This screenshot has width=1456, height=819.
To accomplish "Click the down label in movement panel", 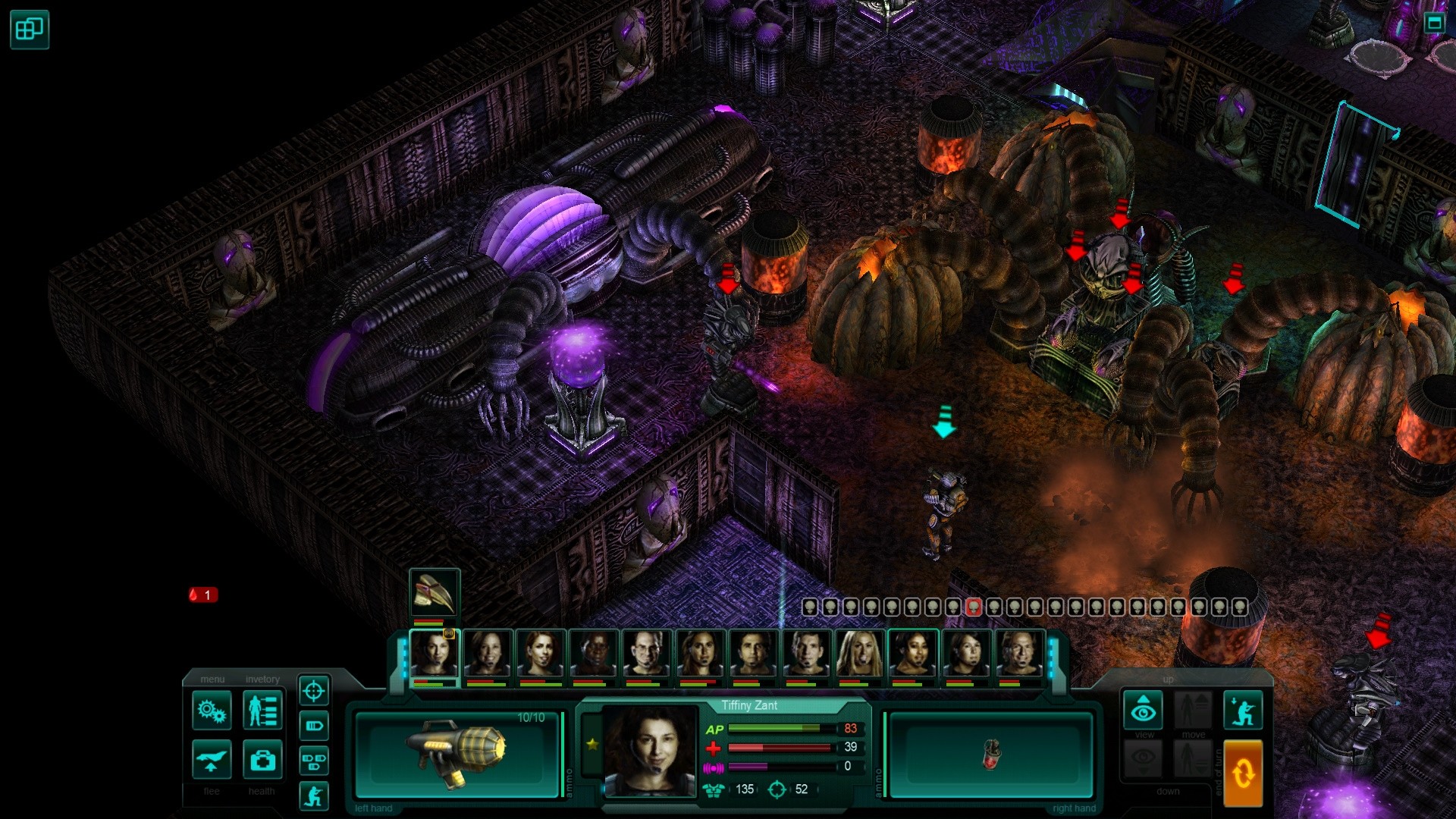I will (1169, 790).
